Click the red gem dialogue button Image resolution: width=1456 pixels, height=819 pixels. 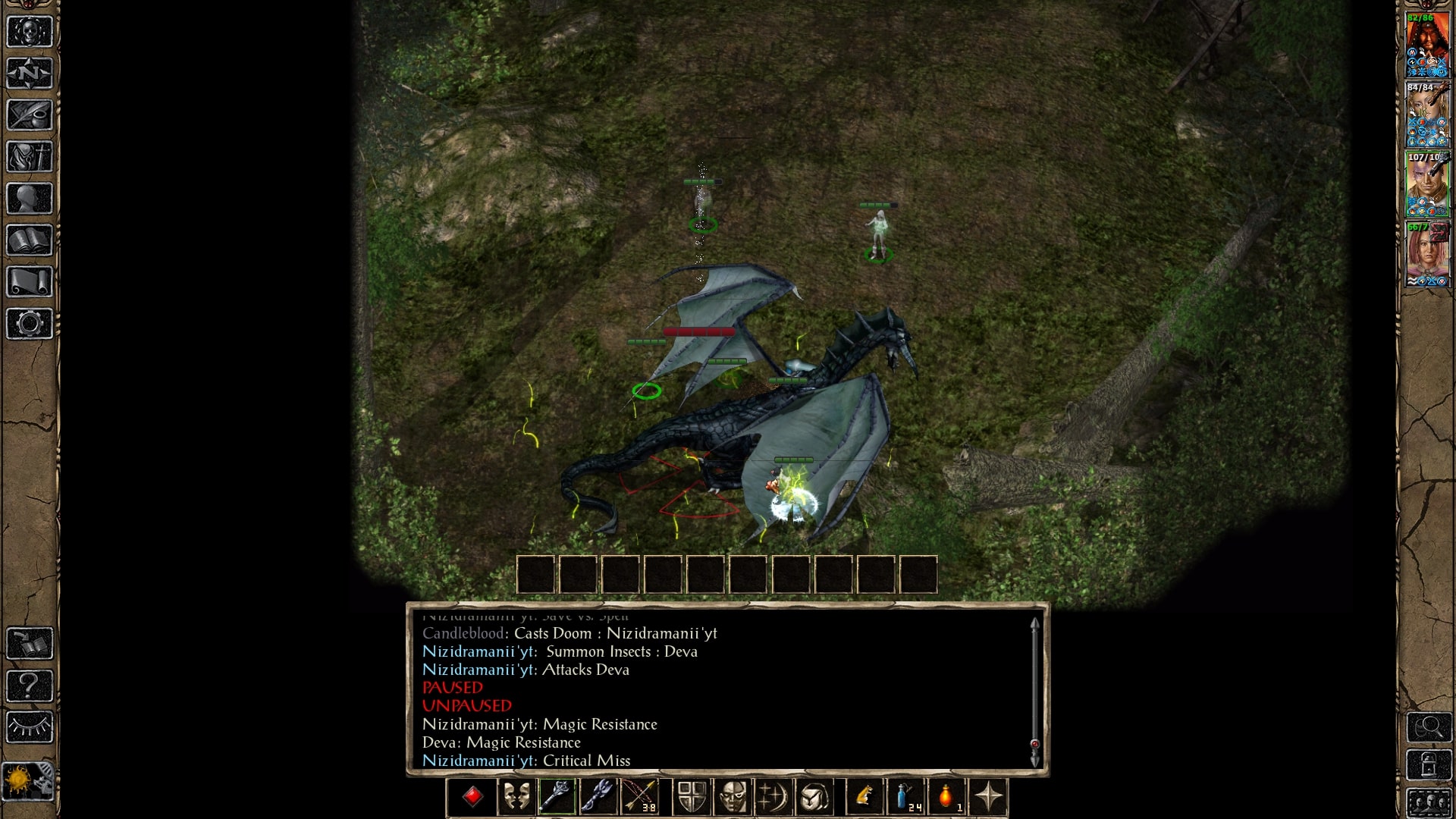point(473,797)
